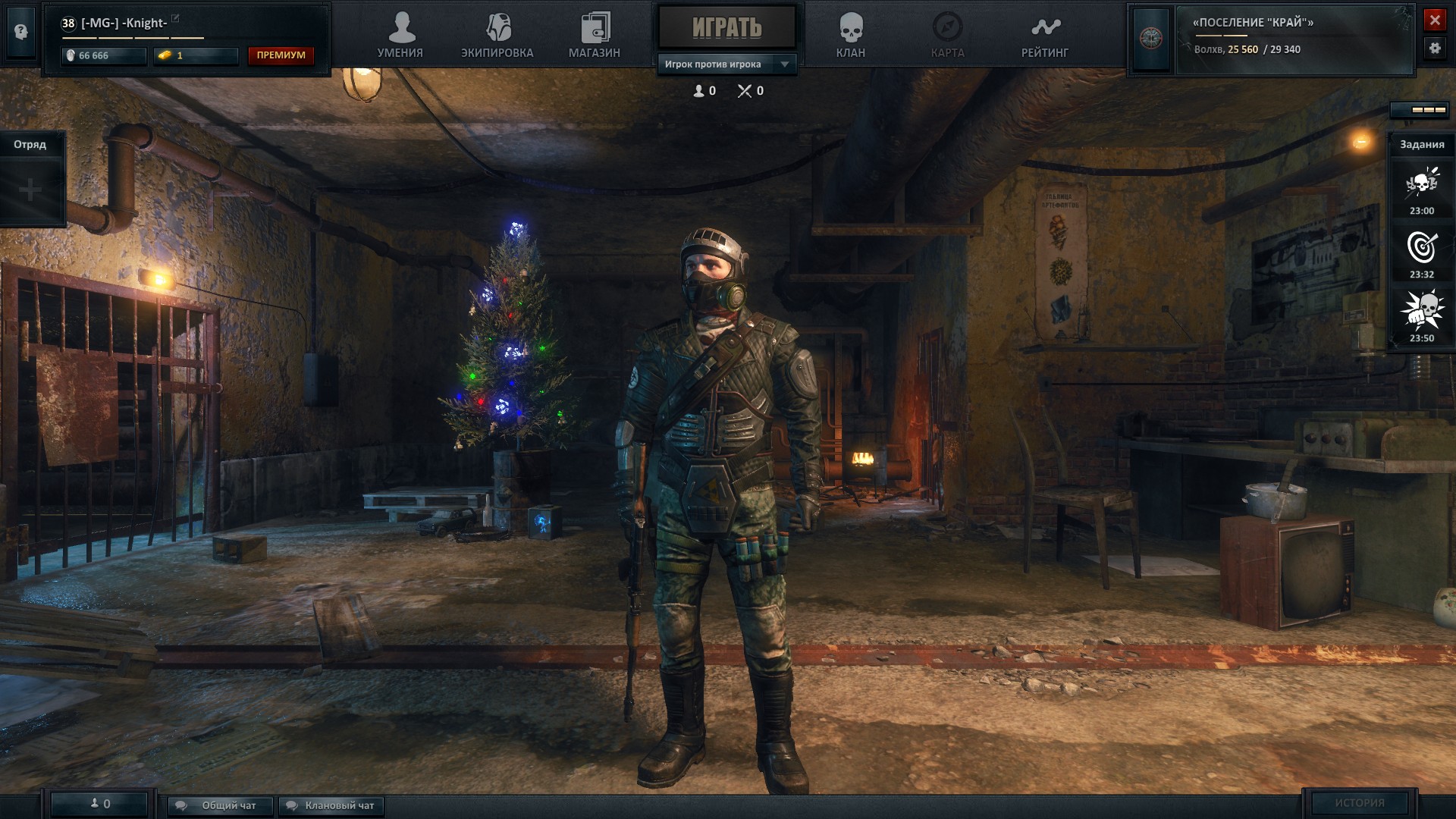1456x819 pixels.
Task: Open the КЛАН clan menu
Action: tap(851, 36)
